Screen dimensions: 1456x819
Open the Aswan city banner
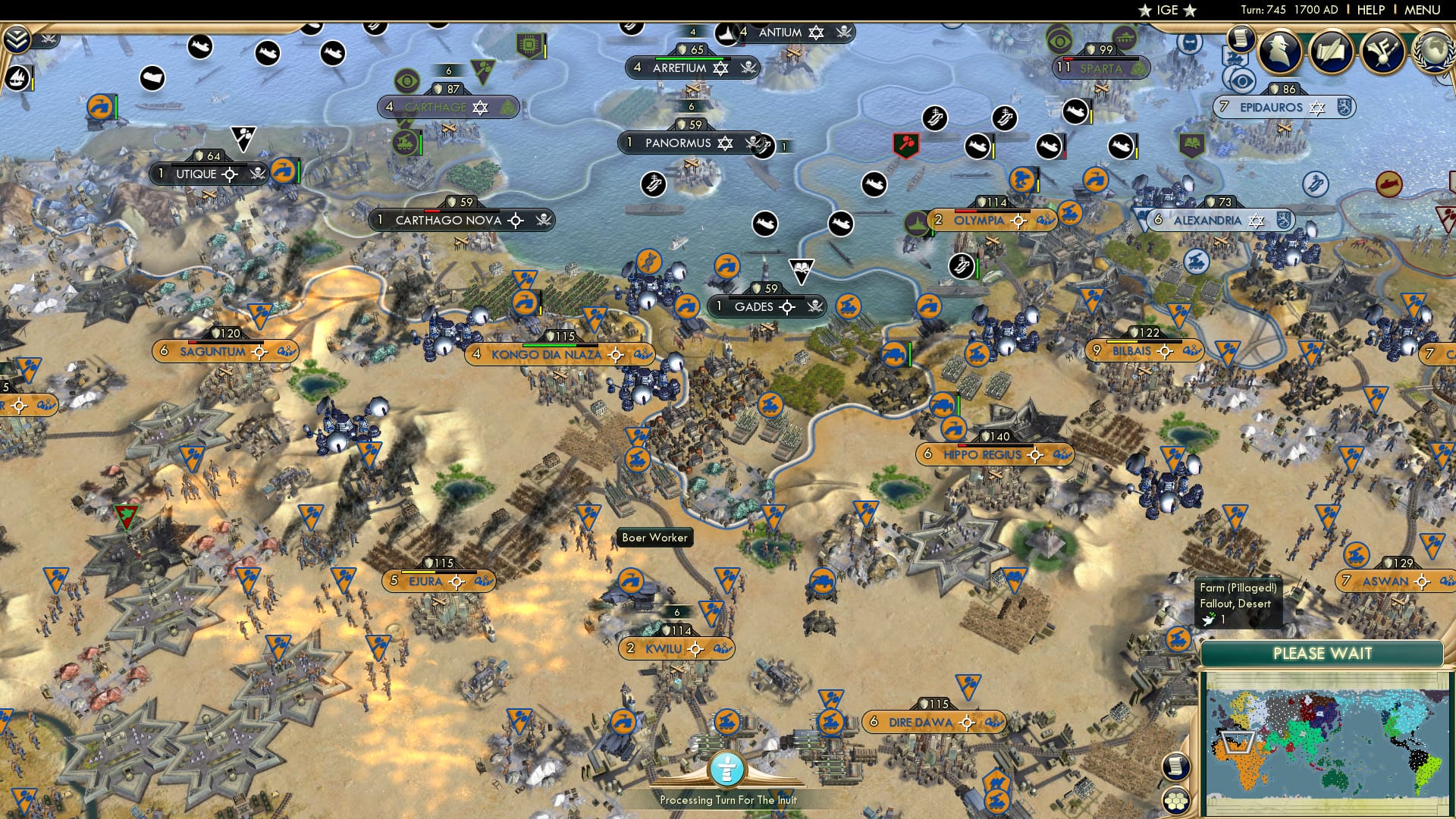click(1388, 581)
